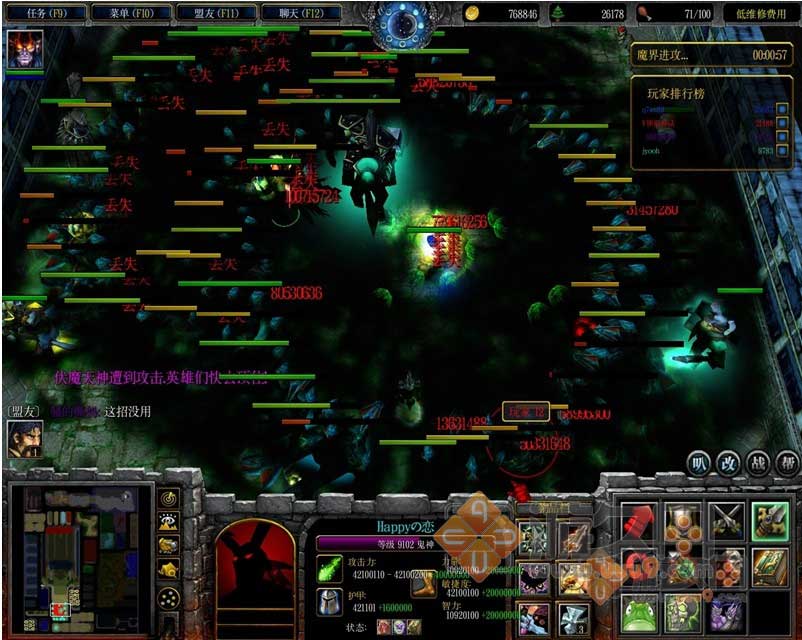Image resolution: width=802 pixels, height=640 pixels.
Task: Open the green spellbook ability
Action: coord(770,567)
